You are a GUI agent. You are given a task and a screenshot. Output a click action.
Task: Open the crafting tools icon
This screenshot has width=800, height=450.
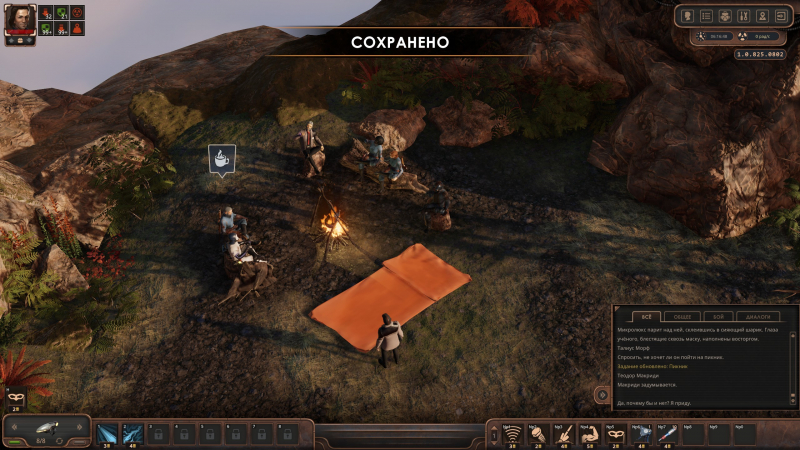(x=743, y=16)
